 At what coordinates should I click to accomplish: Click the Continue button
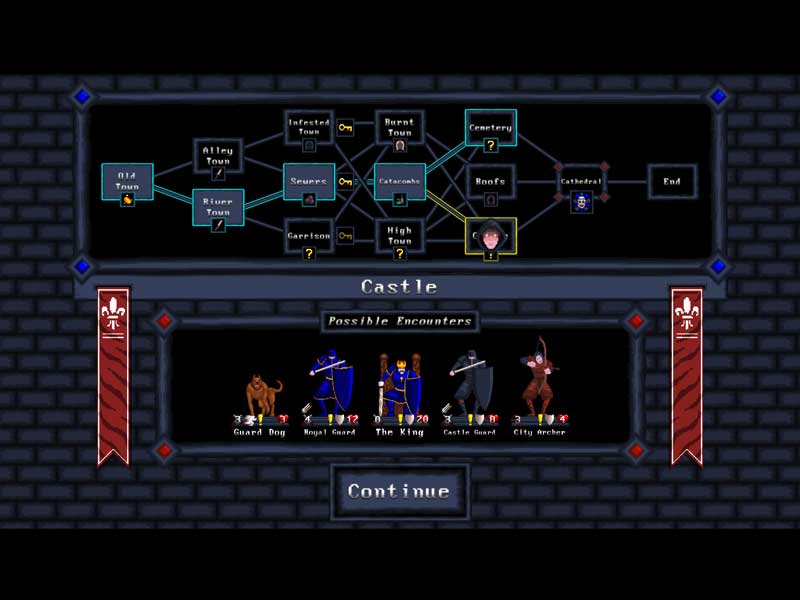pyautogui.click(x=398, y=491)
